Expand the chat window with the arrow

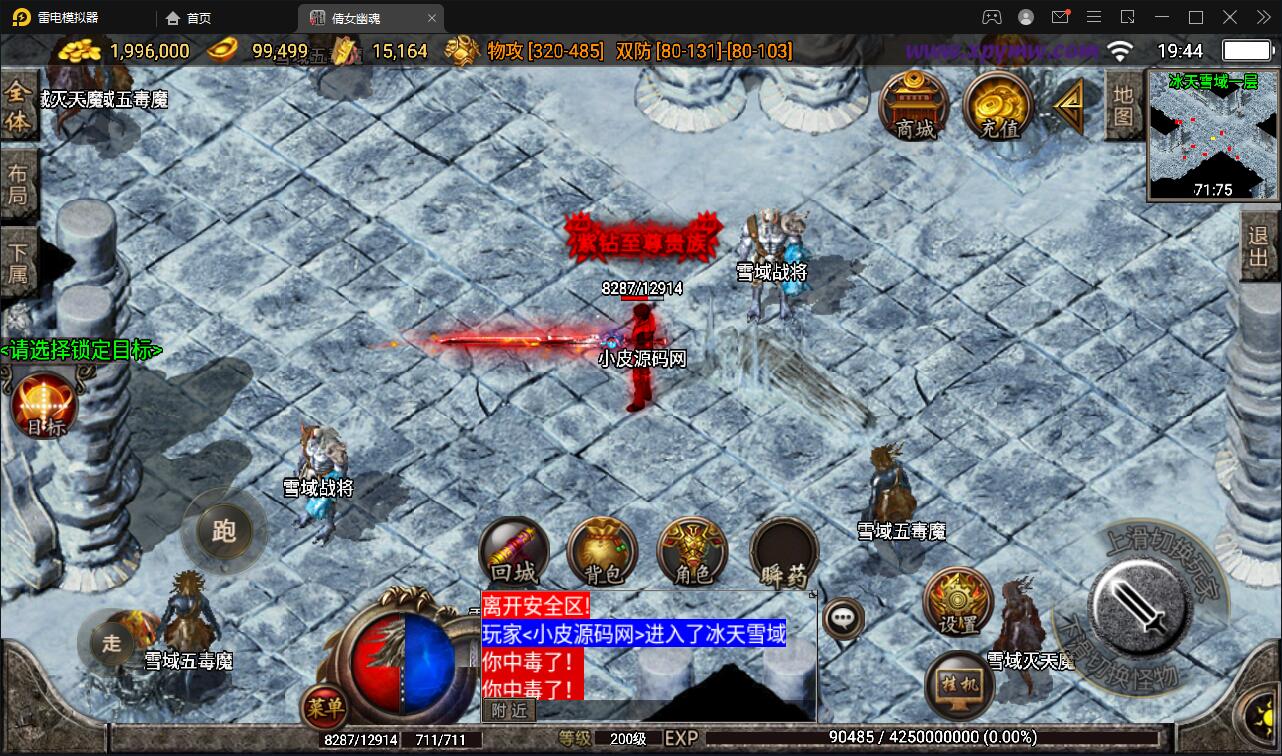tap(812, 593)
